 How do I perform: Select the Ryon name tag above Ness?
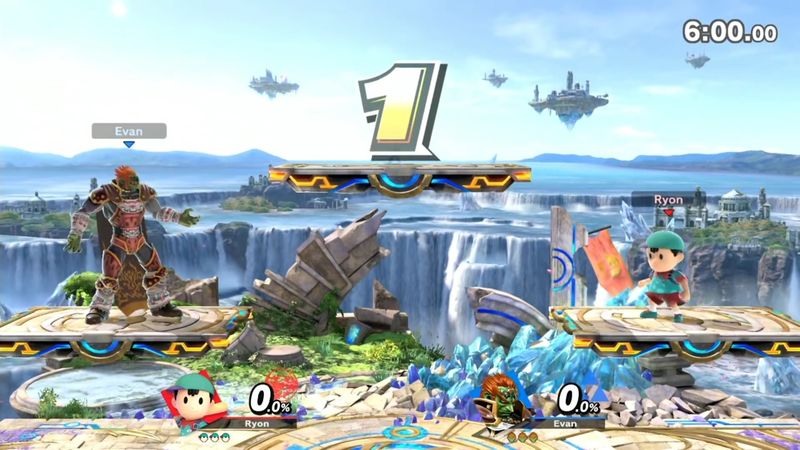667,198
